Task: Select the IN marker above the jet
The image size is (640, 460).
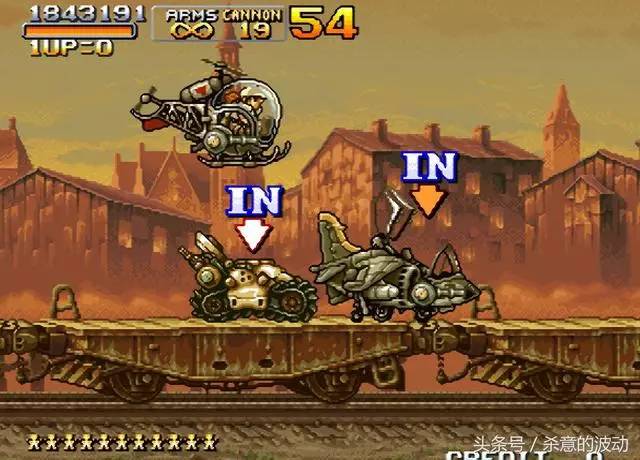Action: point(429,181)
